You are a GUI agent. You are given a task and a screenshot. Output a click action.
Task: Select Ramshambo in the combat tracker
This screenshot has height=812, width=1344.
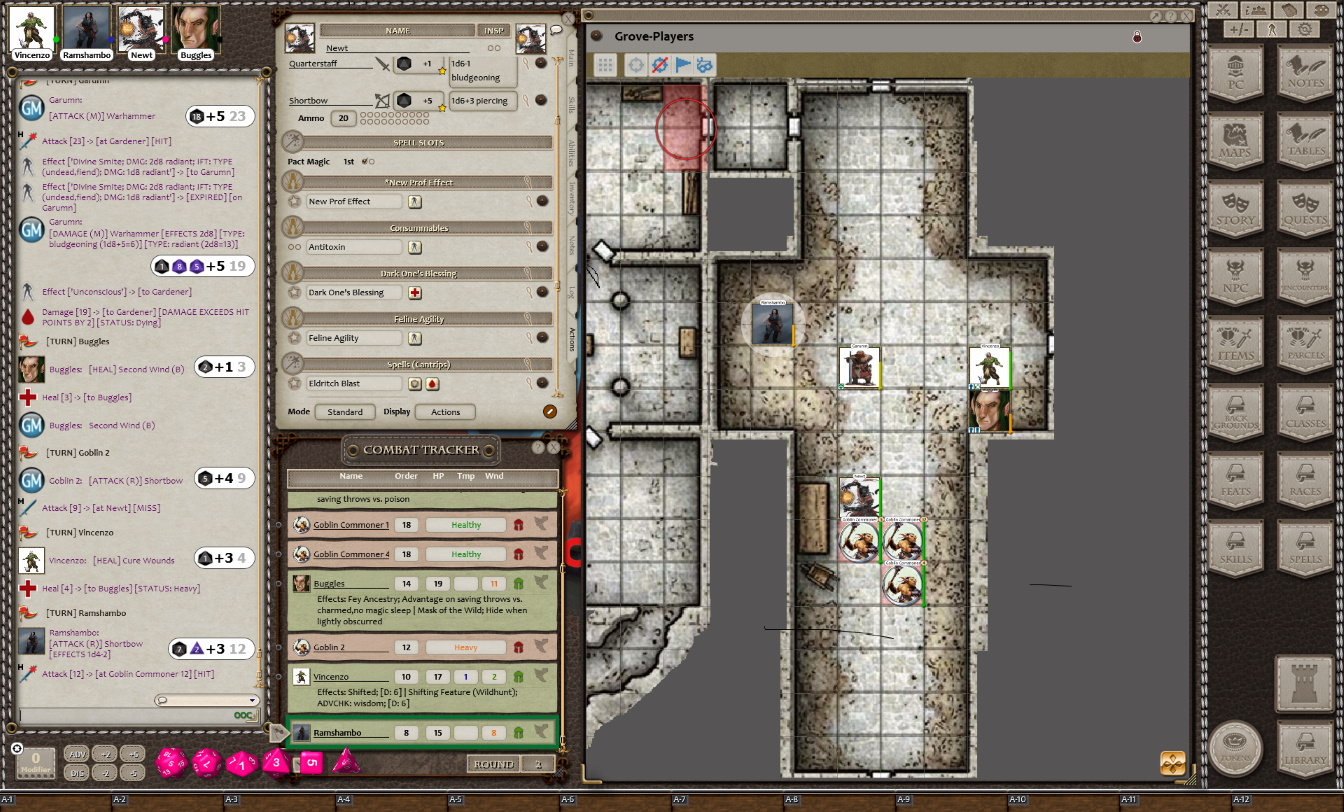tap(337, 733)
